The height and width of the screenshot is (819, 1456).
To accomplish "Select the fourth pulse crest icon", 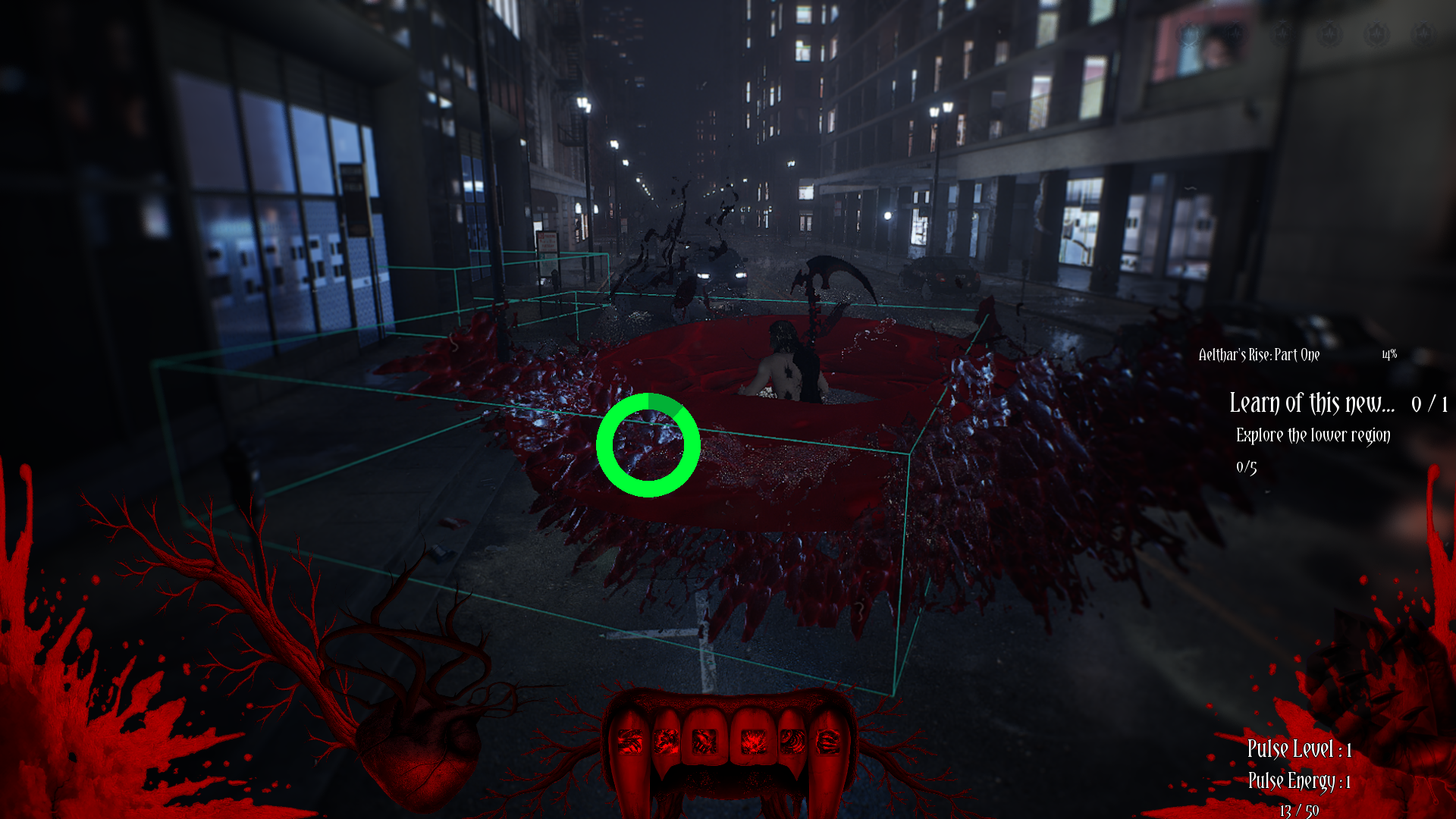I will click(x=1331, y=34).
